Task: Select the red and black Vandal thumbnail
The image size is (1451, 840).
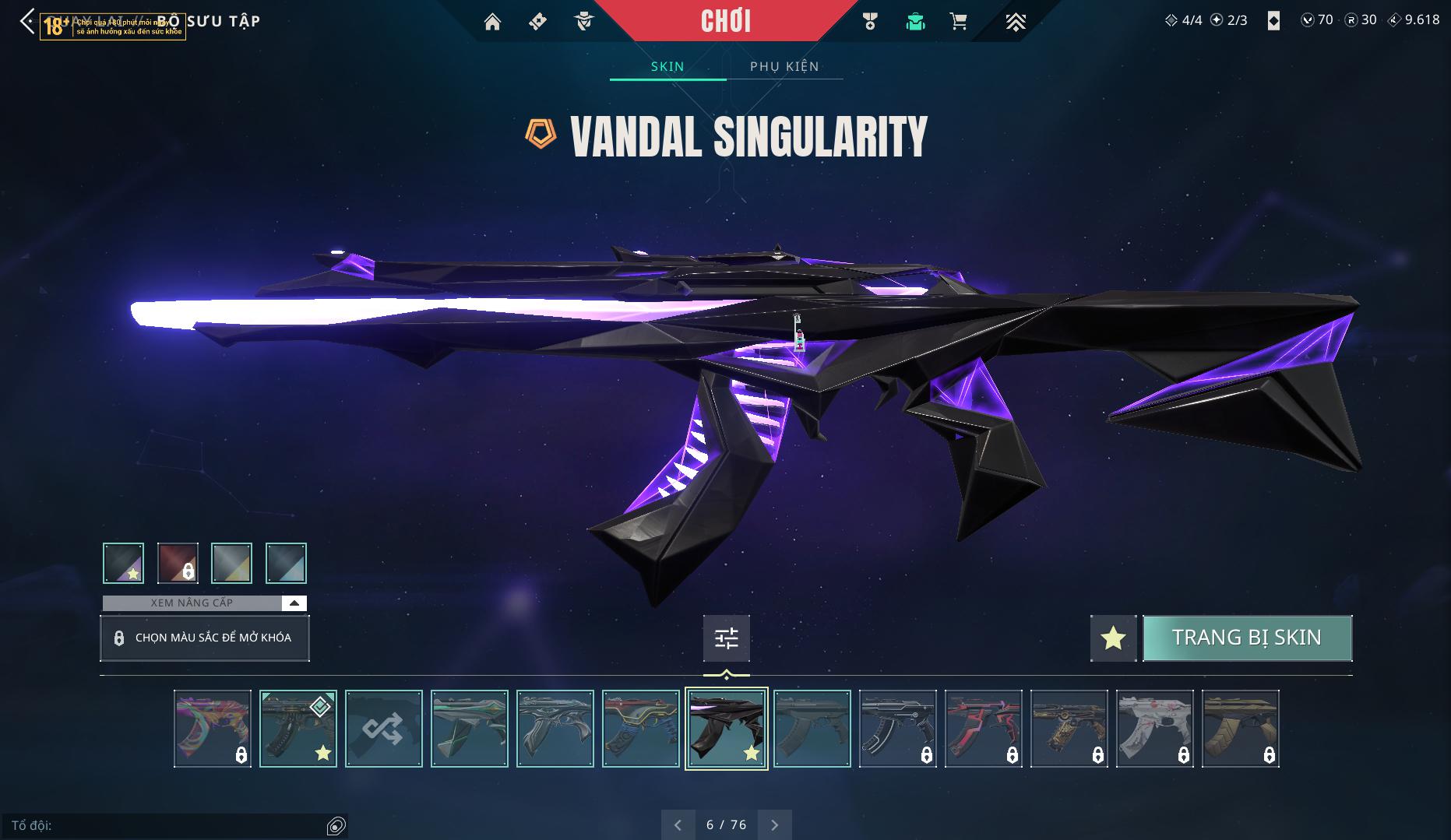Action: tap(984, 729)
